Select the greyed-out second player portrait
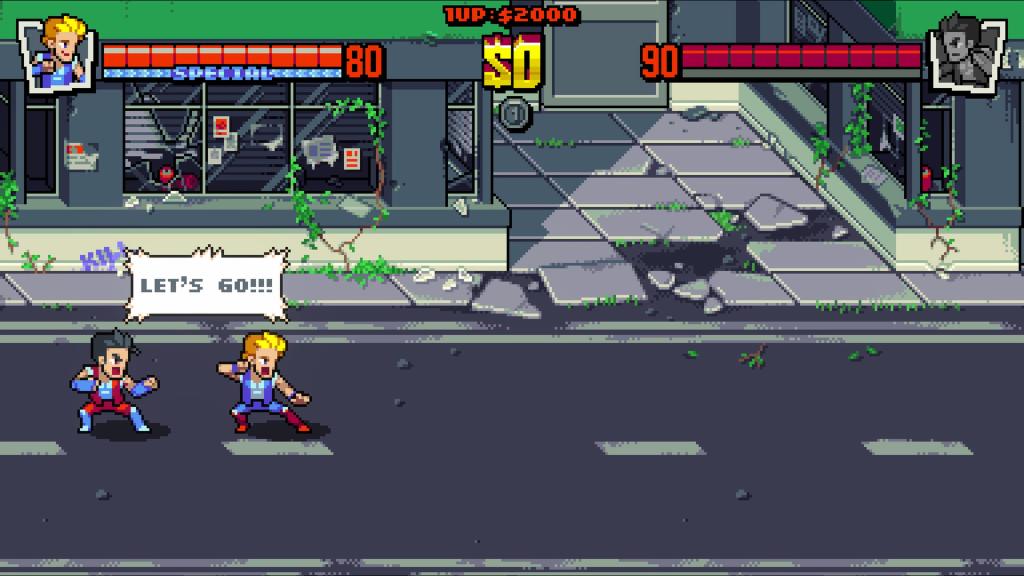The width and height of the screenshot is (1024, 576). (x=963, y=53)
